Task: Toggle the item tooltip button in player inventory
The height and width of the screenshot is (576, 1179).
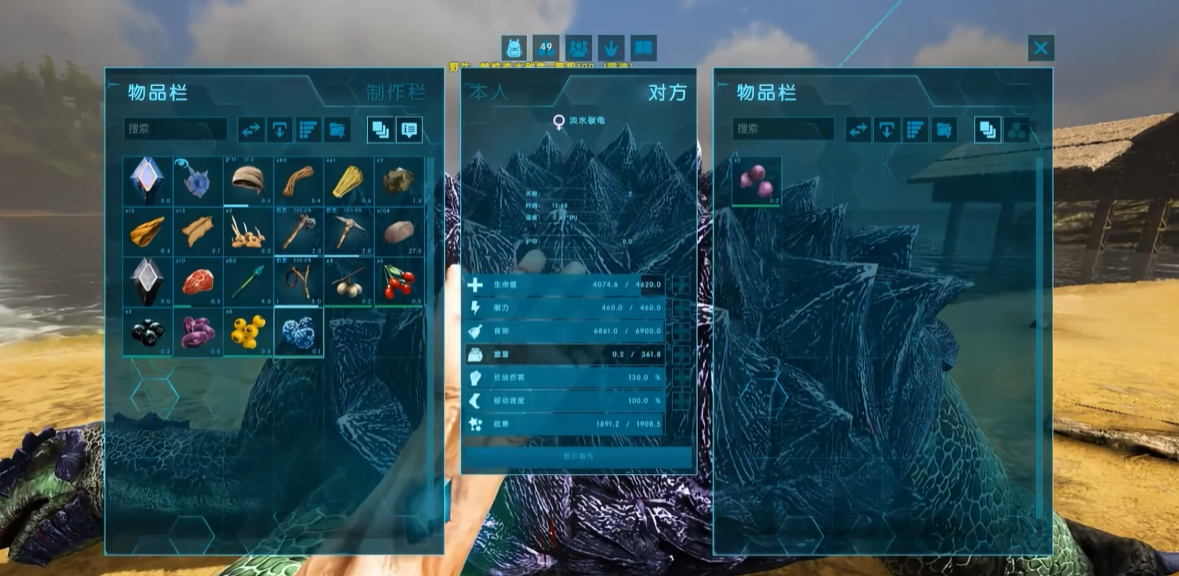Action: coord(409,129)
